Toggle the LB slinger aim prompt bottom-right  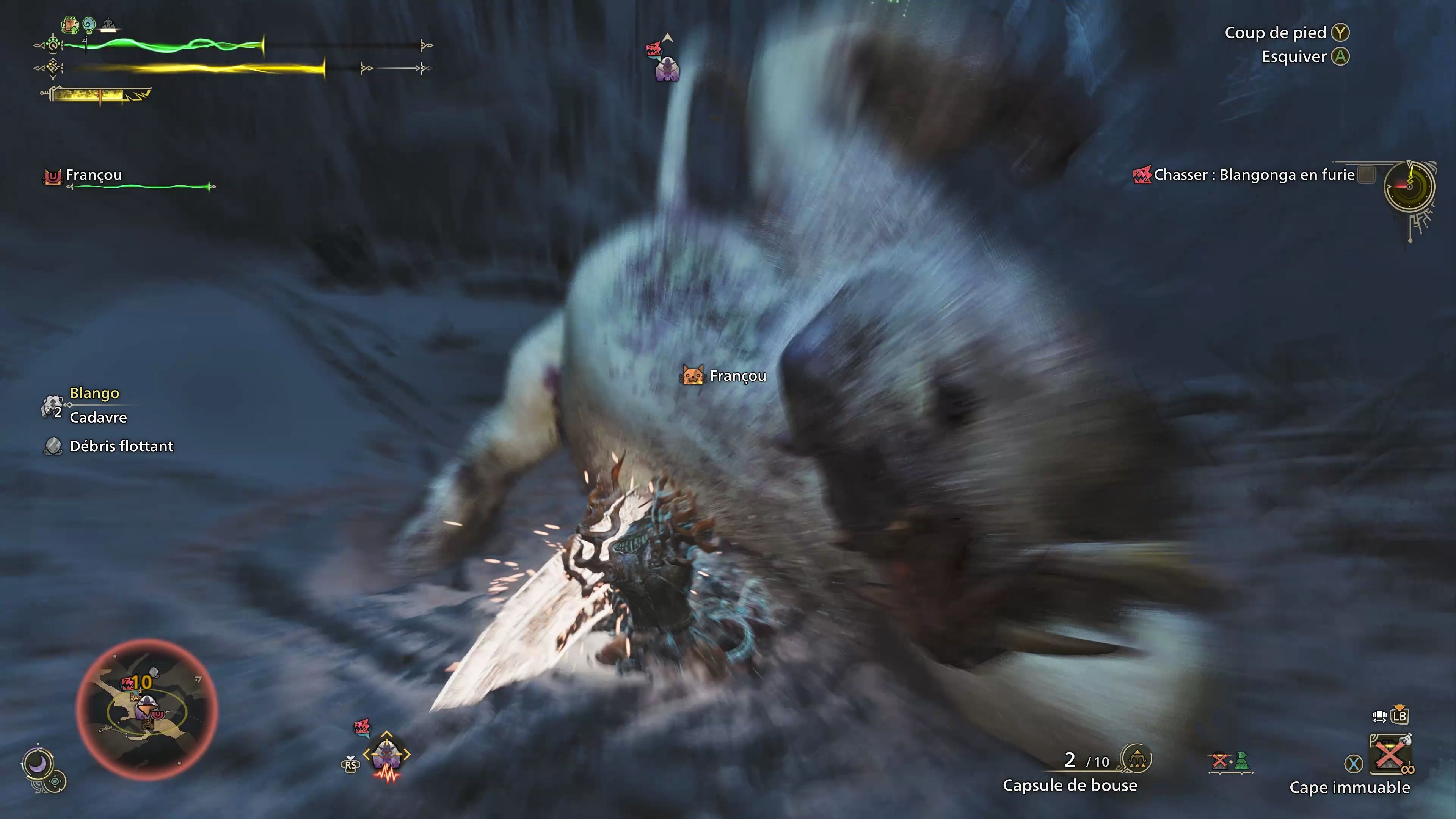coord(1400,717)
